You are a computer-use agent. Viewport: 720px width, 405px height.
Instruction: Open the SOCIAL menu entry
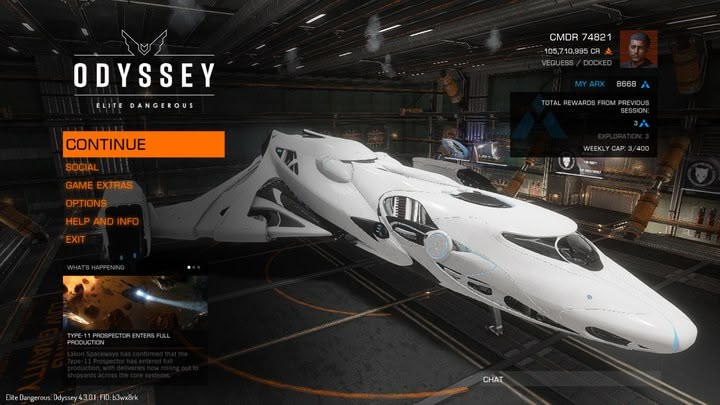(82, 167)
